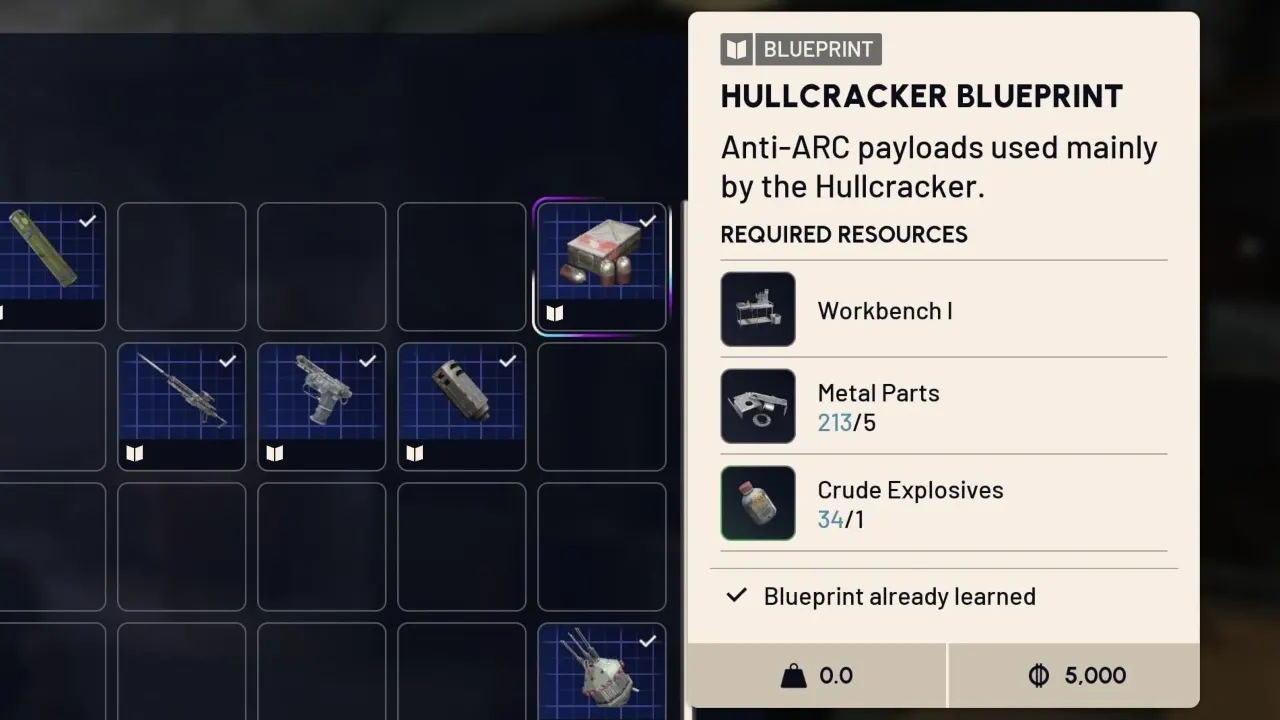Click the weight scale icon near 0.0
Screen dimensions: 1280x720
(x=793, y=675)
